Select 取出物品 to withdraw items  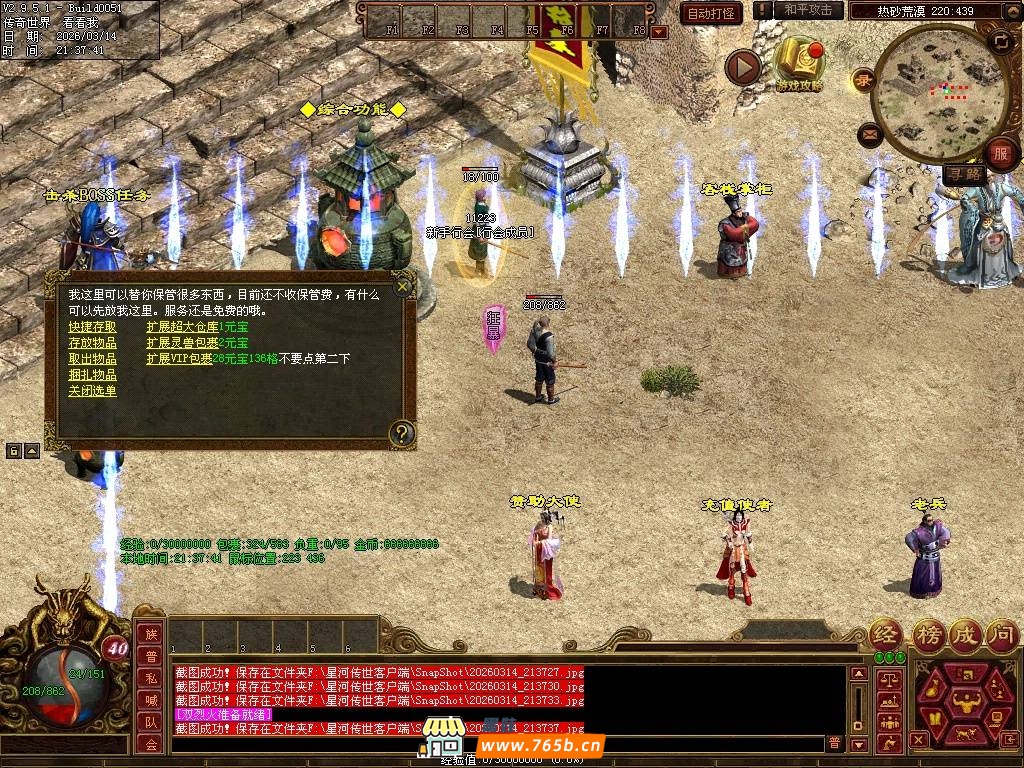click(92, 359)
